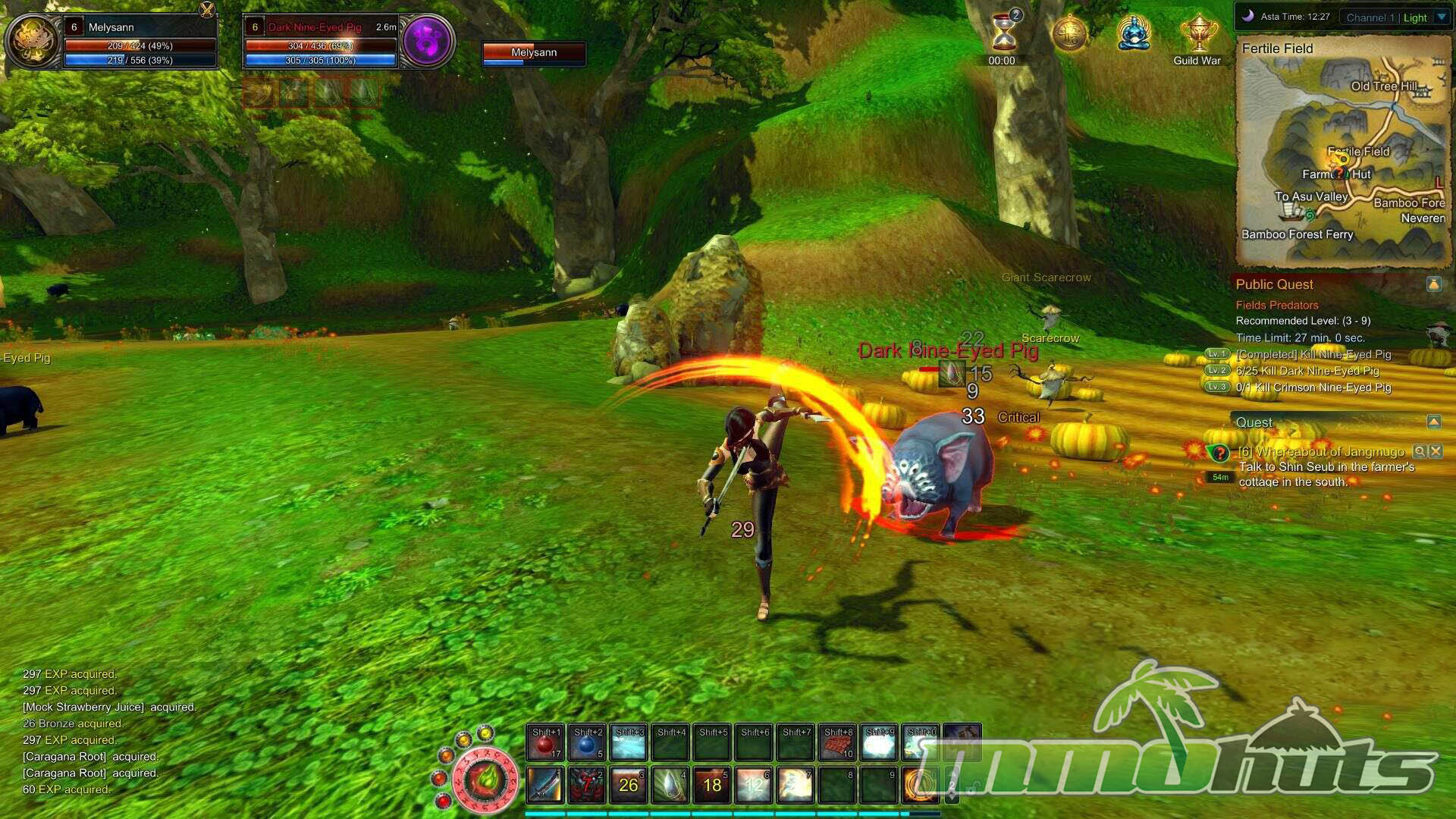
Task: Collapse the Quest tracker panel
Action: click(1433, 422)
